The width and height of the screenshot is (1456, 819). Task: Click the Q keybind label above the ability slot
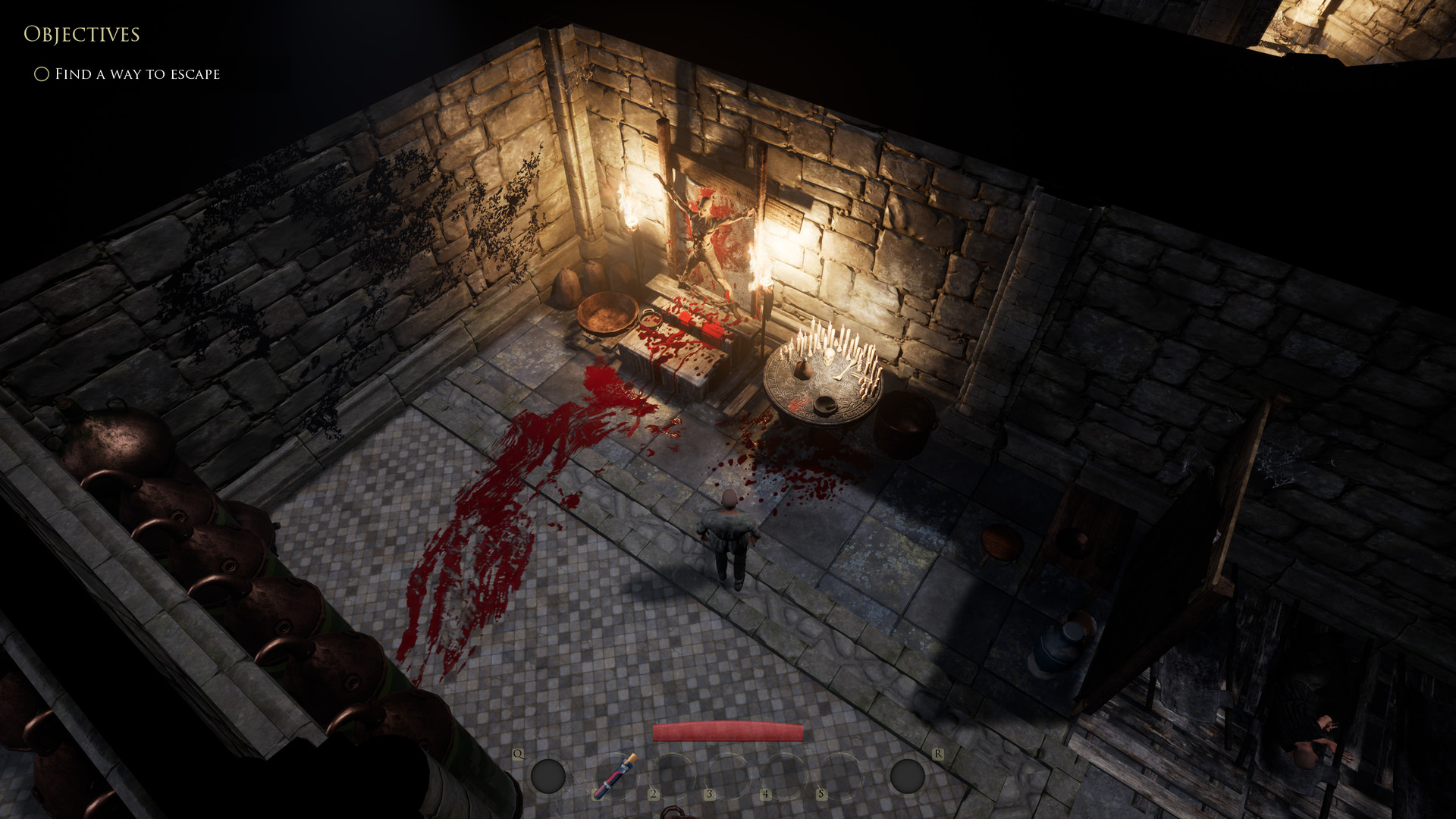click(519, 753)
